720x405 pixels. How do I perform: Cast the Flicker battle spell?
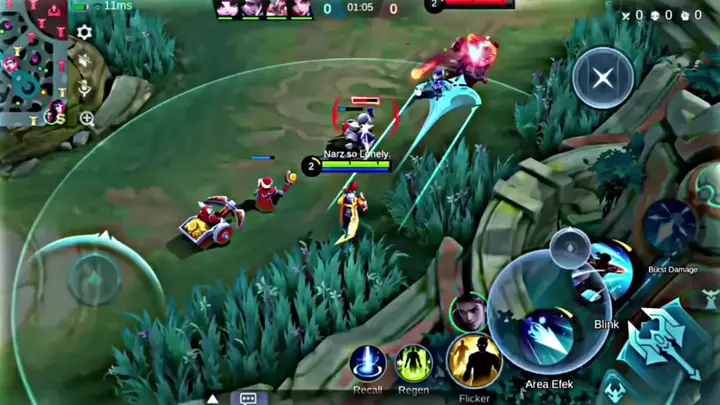[x=474, y=361]
